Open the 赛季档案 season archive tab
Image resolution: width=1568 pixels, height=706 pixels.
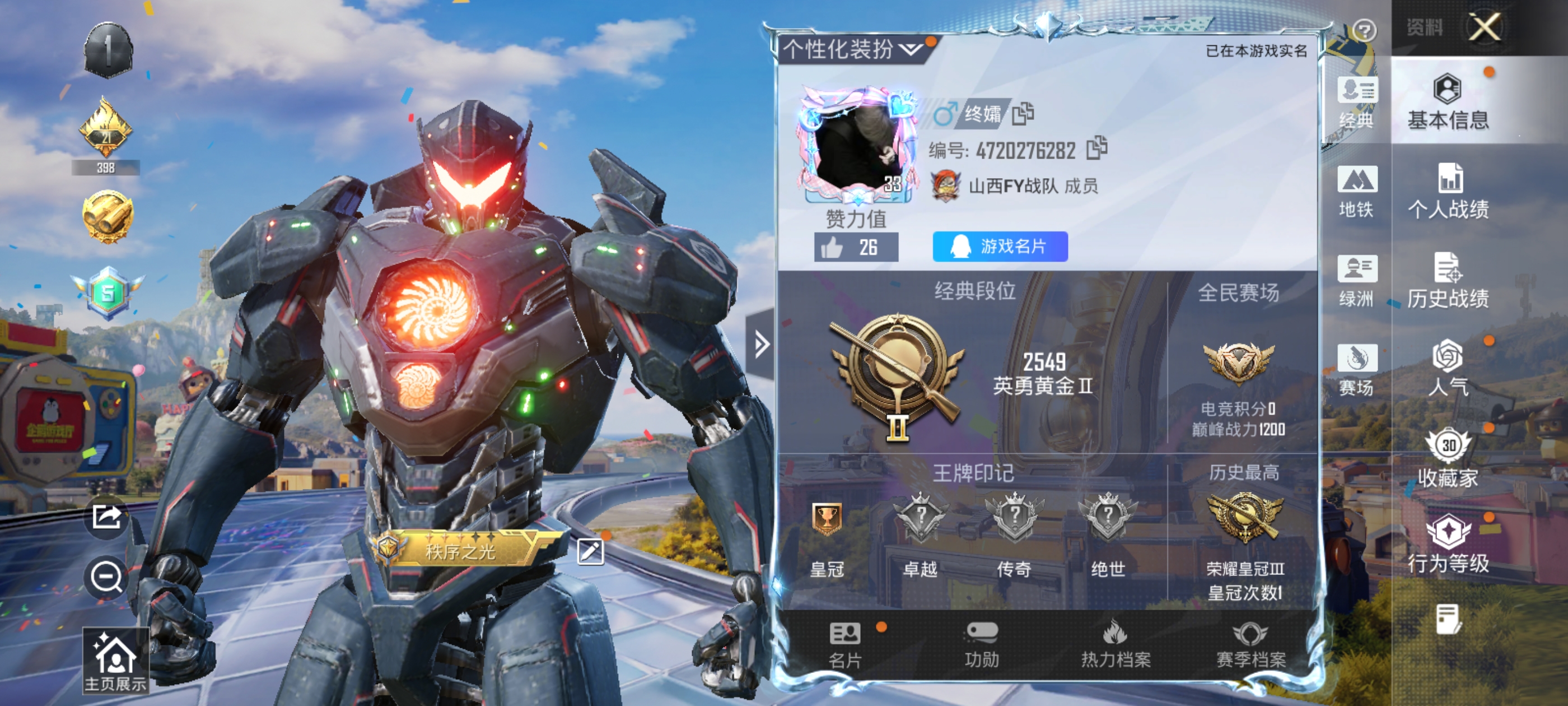coord(1250,644)
